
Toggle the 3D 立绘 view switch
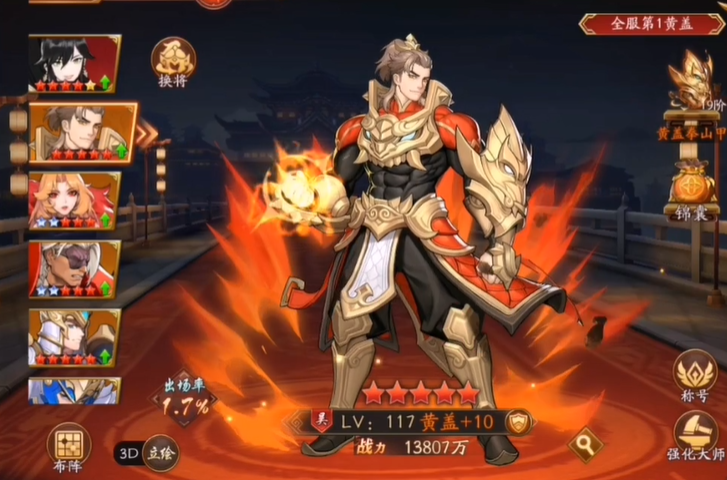(146, 452)
